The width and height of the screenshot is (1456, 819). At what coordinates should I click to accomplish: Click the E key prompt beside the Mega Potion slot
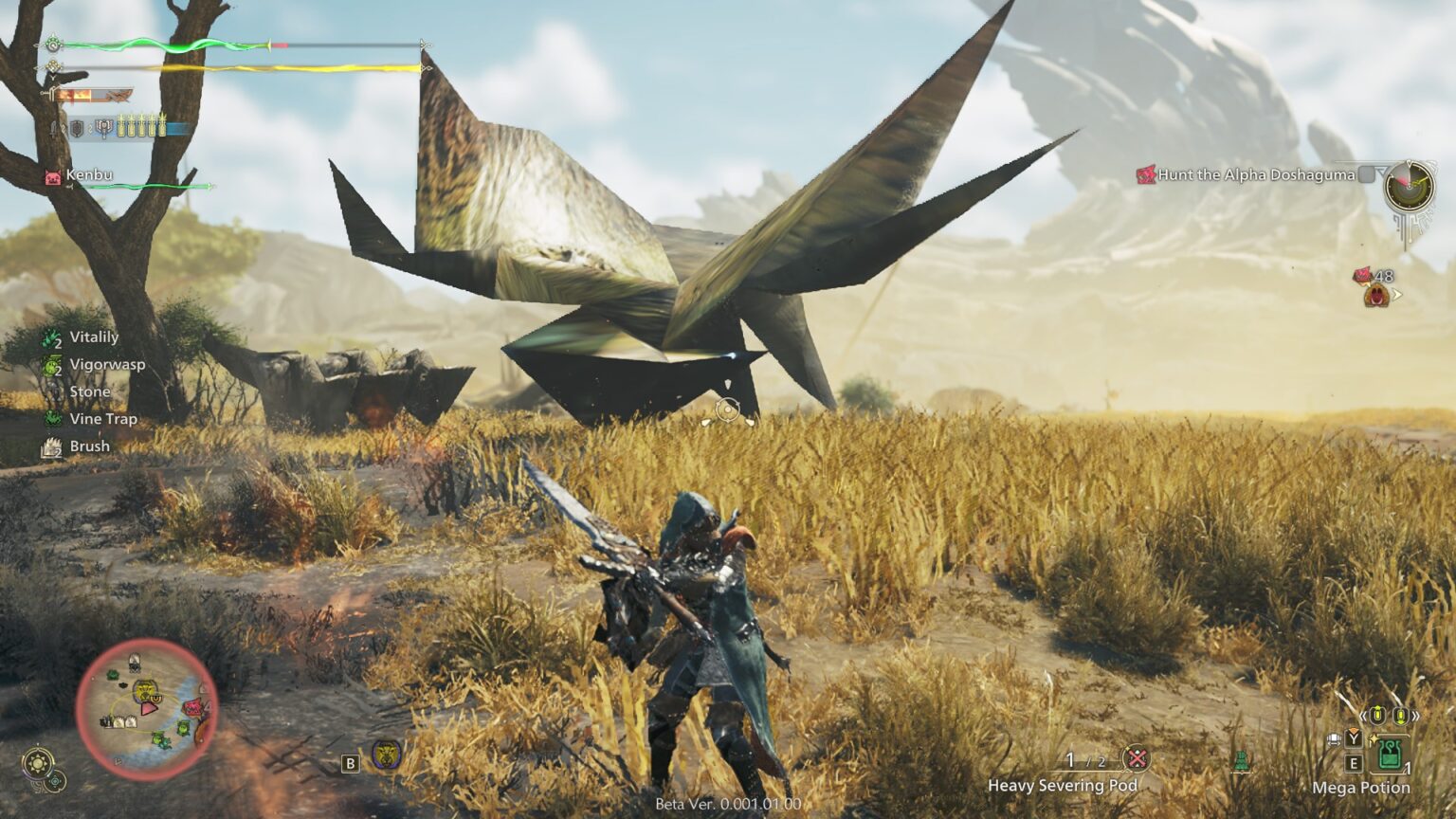coord(1353,763)
